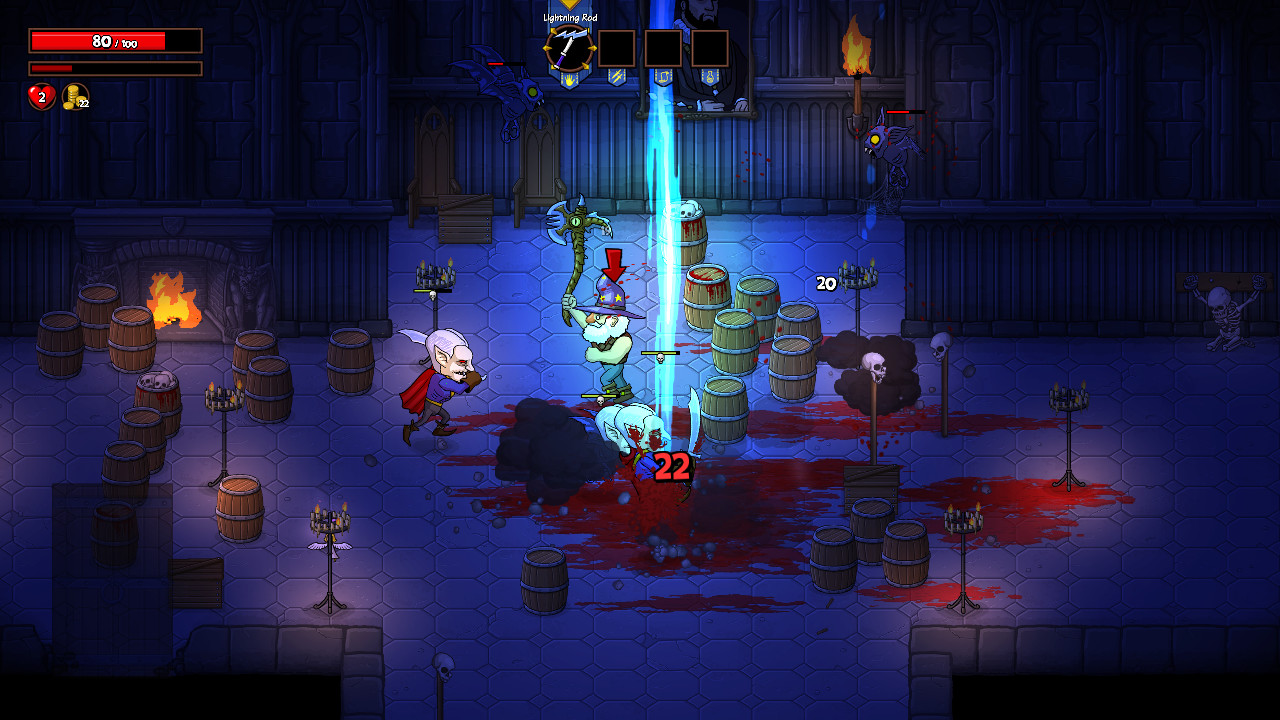The image size is (1280, 720).
Task: Select the second empty item slot
Action: 663,48
